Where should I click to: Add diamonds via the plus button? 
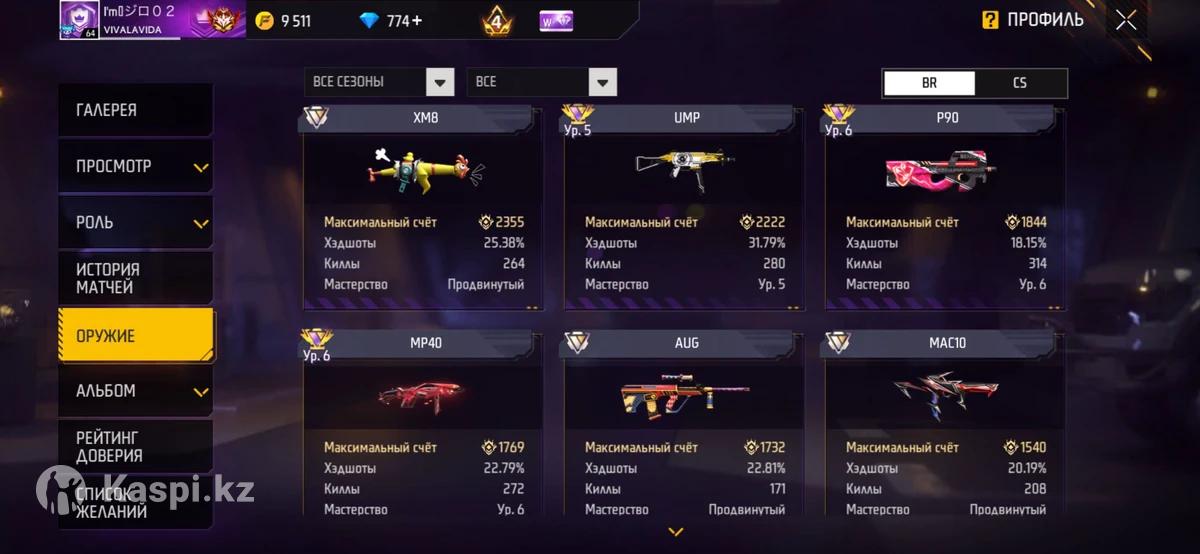click(x=416, y=21)
